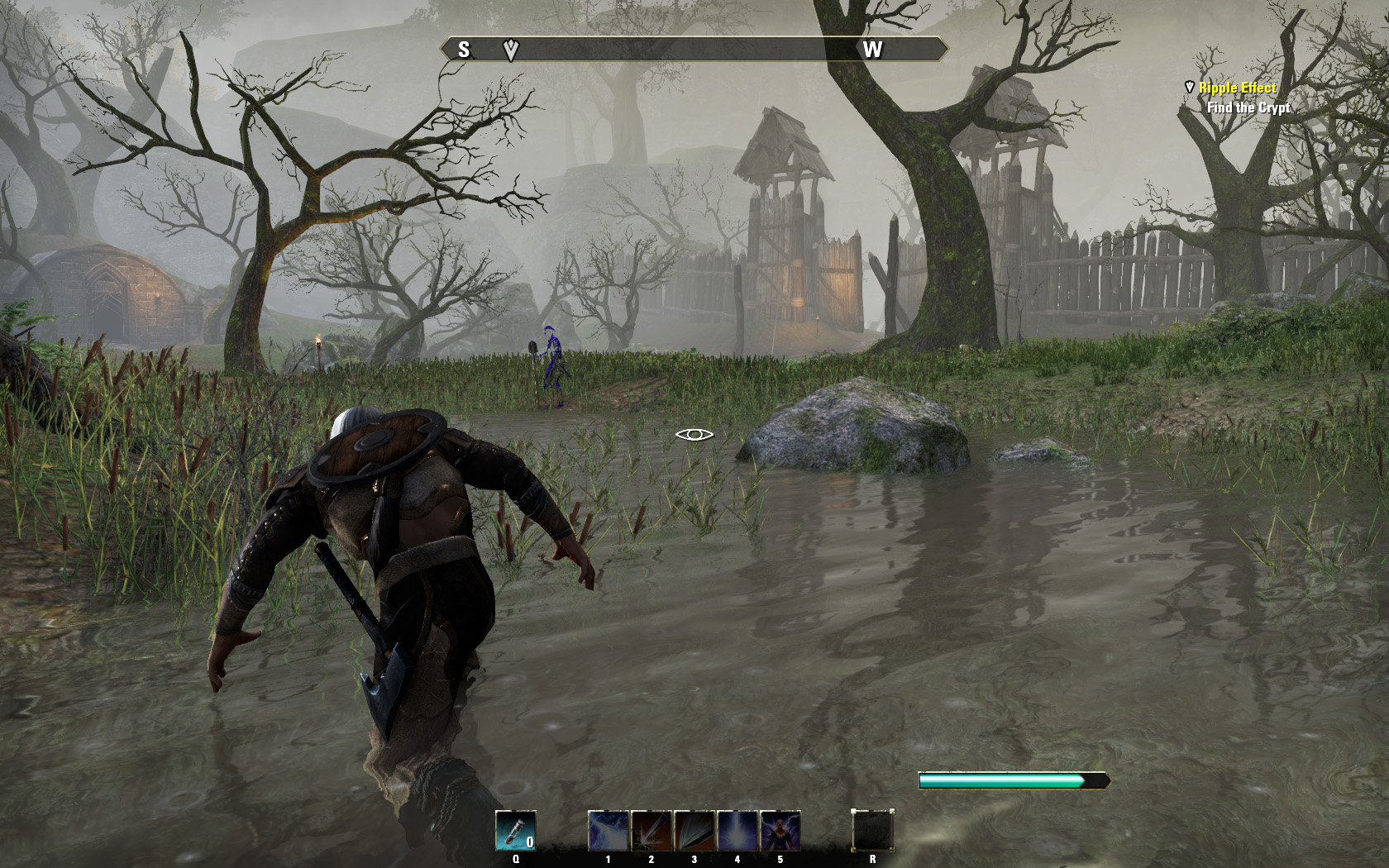Use the potion vial quickslot
This screenshot has height=868, width=1389.
coord(516,831)
